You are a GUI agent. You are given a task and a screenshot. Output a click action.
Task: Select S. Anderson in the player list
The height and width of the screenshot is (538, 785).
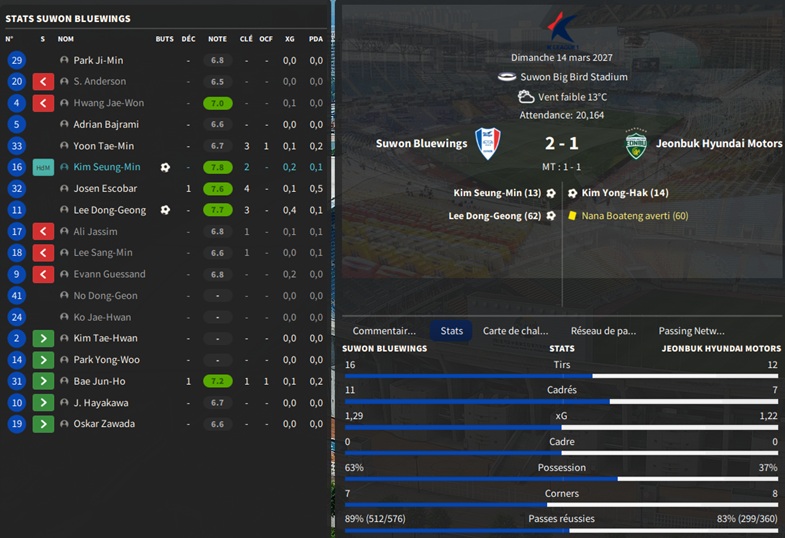[100, 82]
